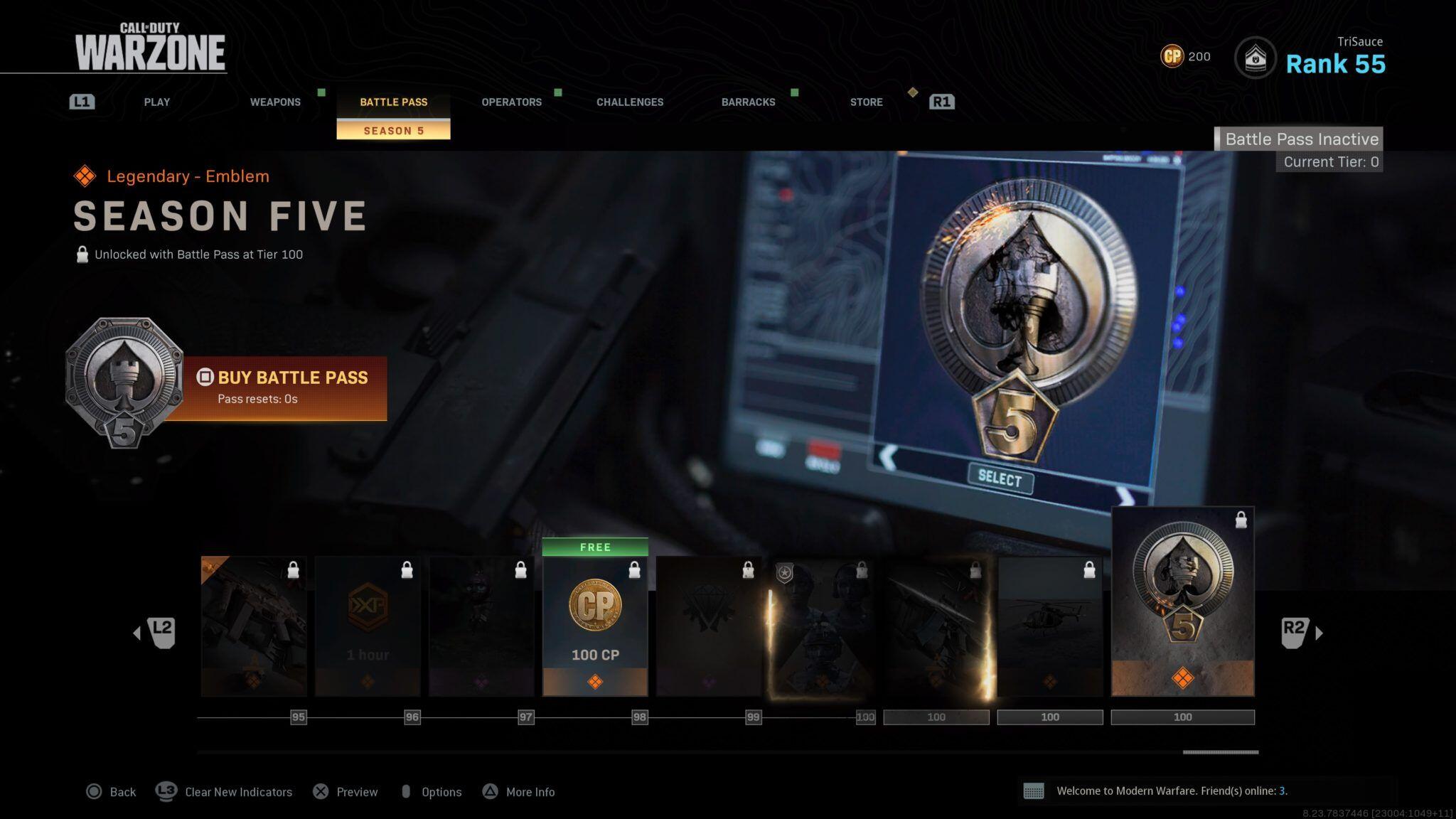The image size is (1456, 819).
Task: Pick the tier 95 weapon blueprint tile
Action: (x=254, y=626)
